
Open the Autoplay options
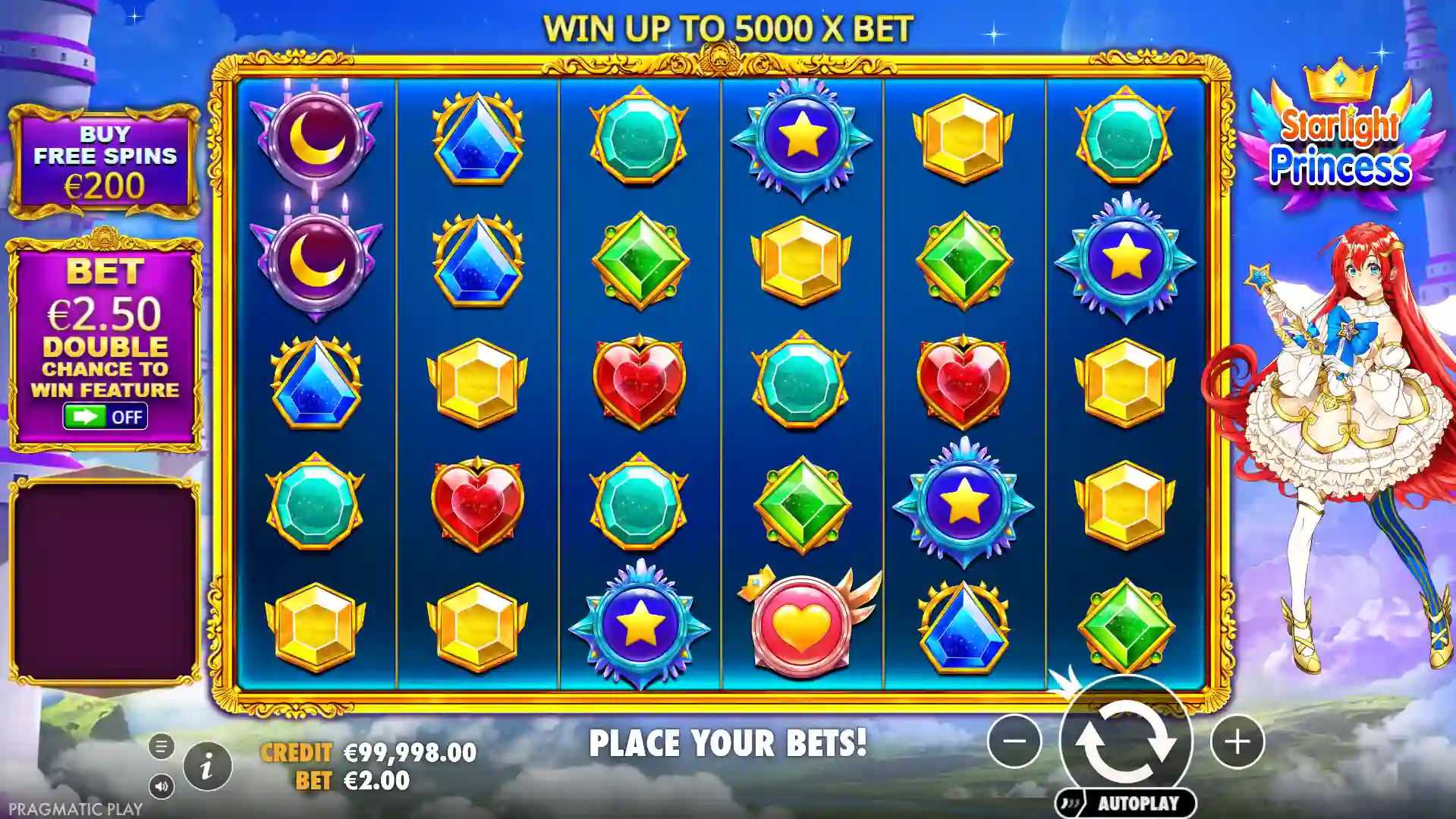[1125, 803]
